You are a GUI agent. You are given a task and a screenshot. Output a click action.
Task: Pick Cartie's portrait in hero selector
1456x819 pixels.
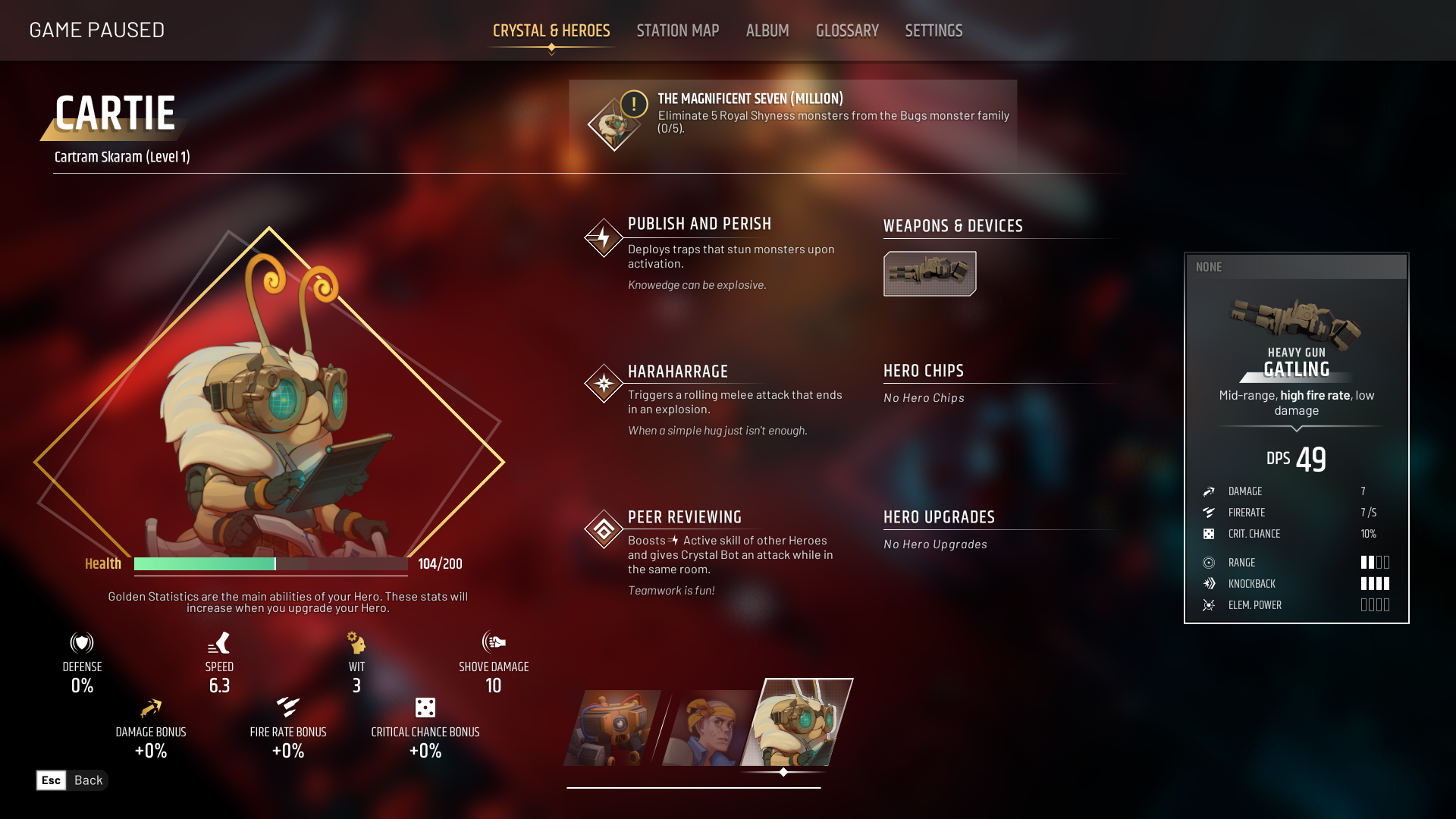tap(796, 723)
